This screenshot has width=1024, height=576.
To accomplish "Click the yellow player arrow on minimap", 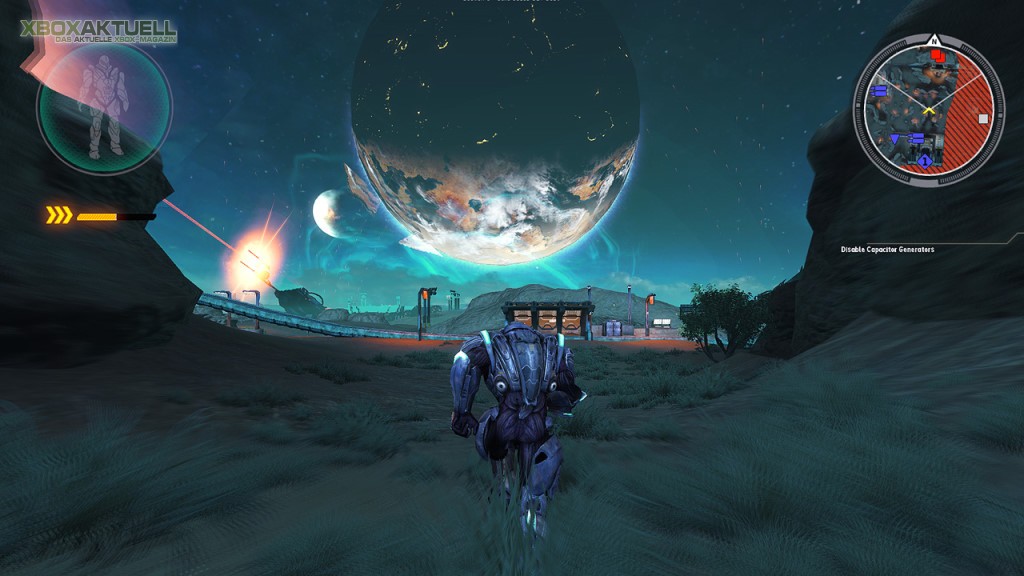I will [929, 110].
